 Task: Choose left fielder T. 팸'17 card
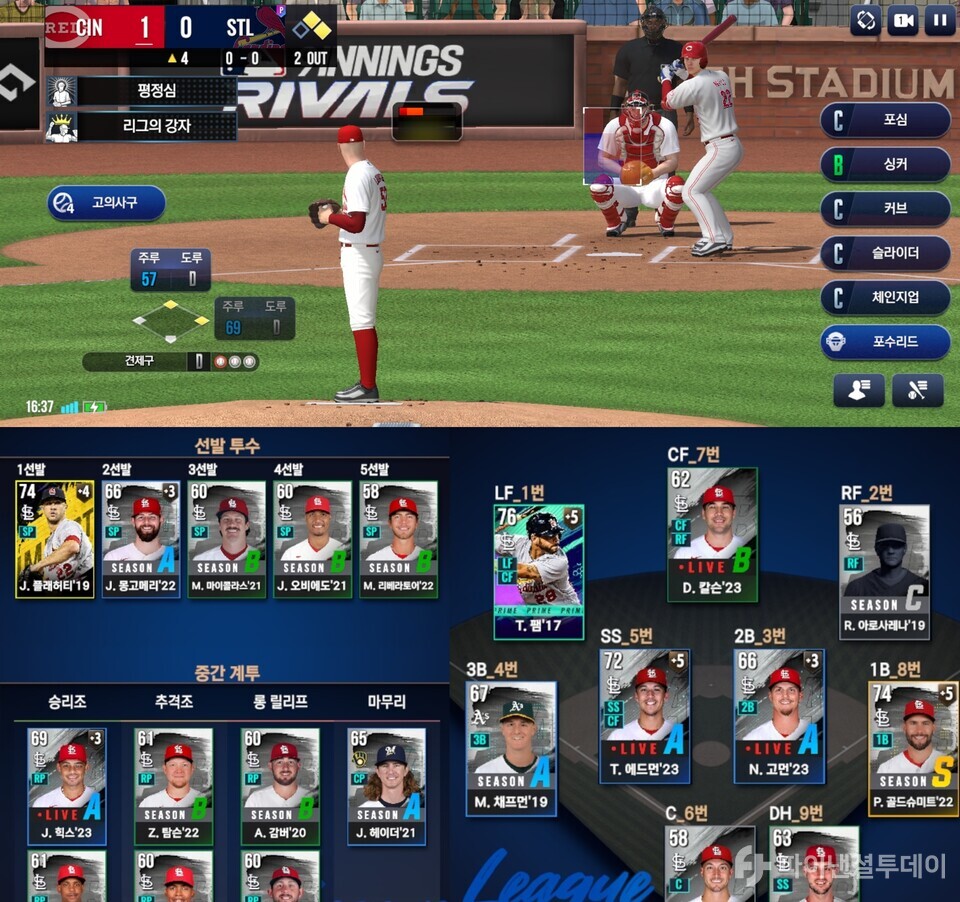pos(538,571)
